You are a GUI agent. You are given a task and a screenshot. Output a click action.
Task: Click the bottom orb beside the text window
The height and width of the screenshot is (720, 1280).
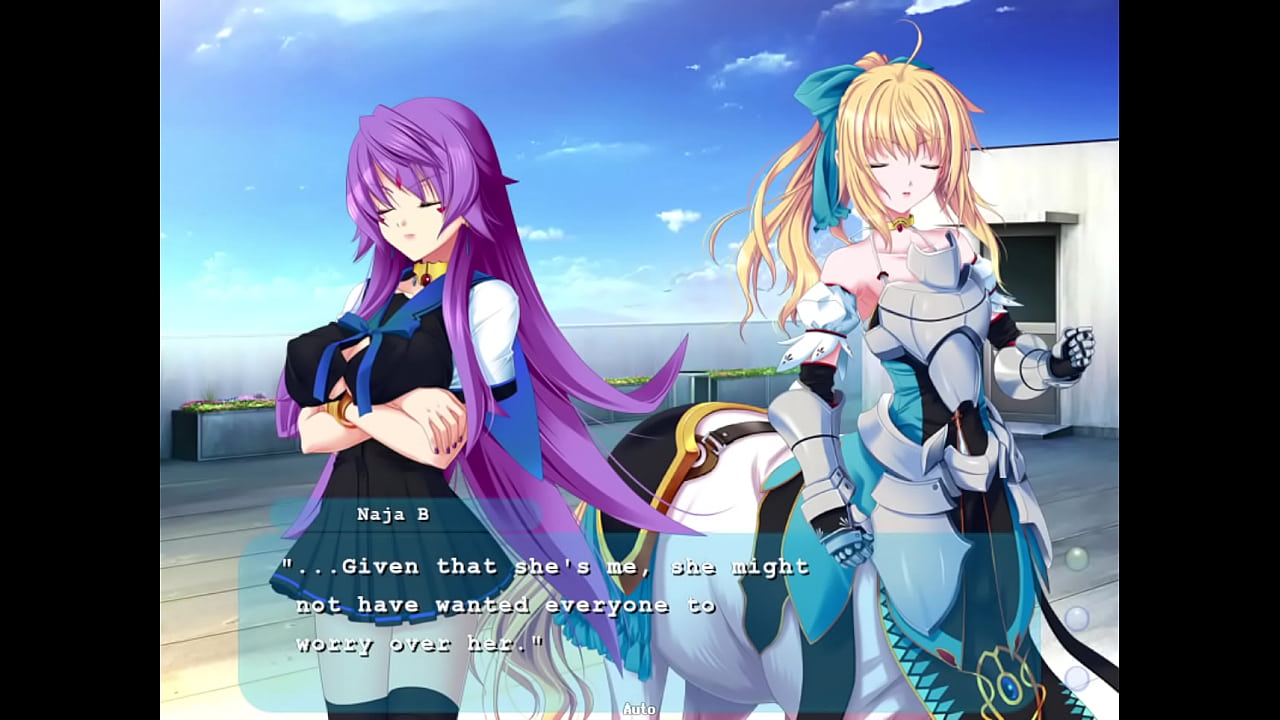coord(1077,680)
